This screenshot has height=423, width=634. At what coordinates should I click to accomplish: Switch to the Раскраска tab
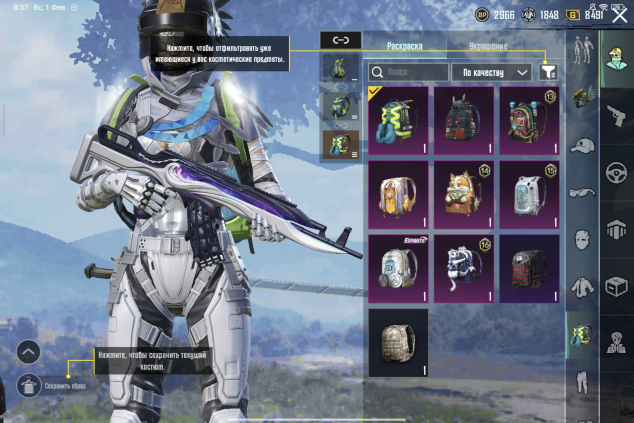tap(405, 46)
